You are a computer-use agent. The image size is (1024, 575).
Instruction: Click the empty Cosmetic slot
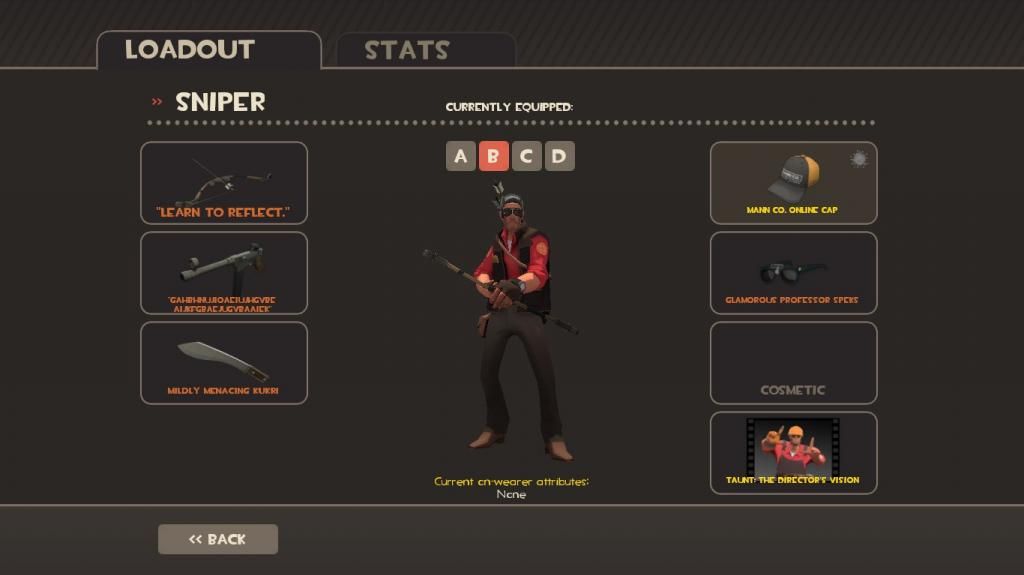[x=793, y=362]
